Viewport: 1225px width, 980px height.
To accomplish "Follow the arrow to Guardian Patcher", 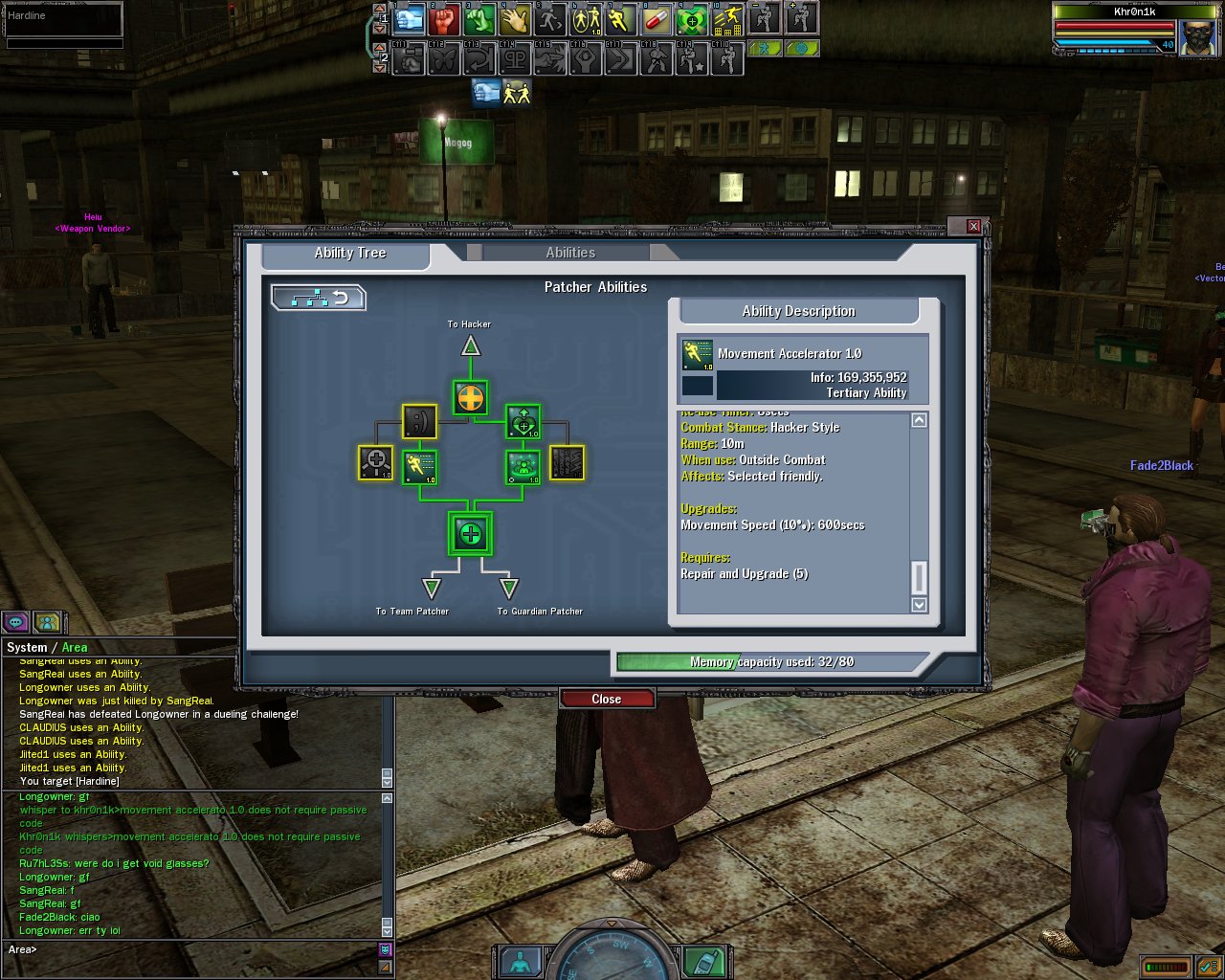I will (509, 588).
